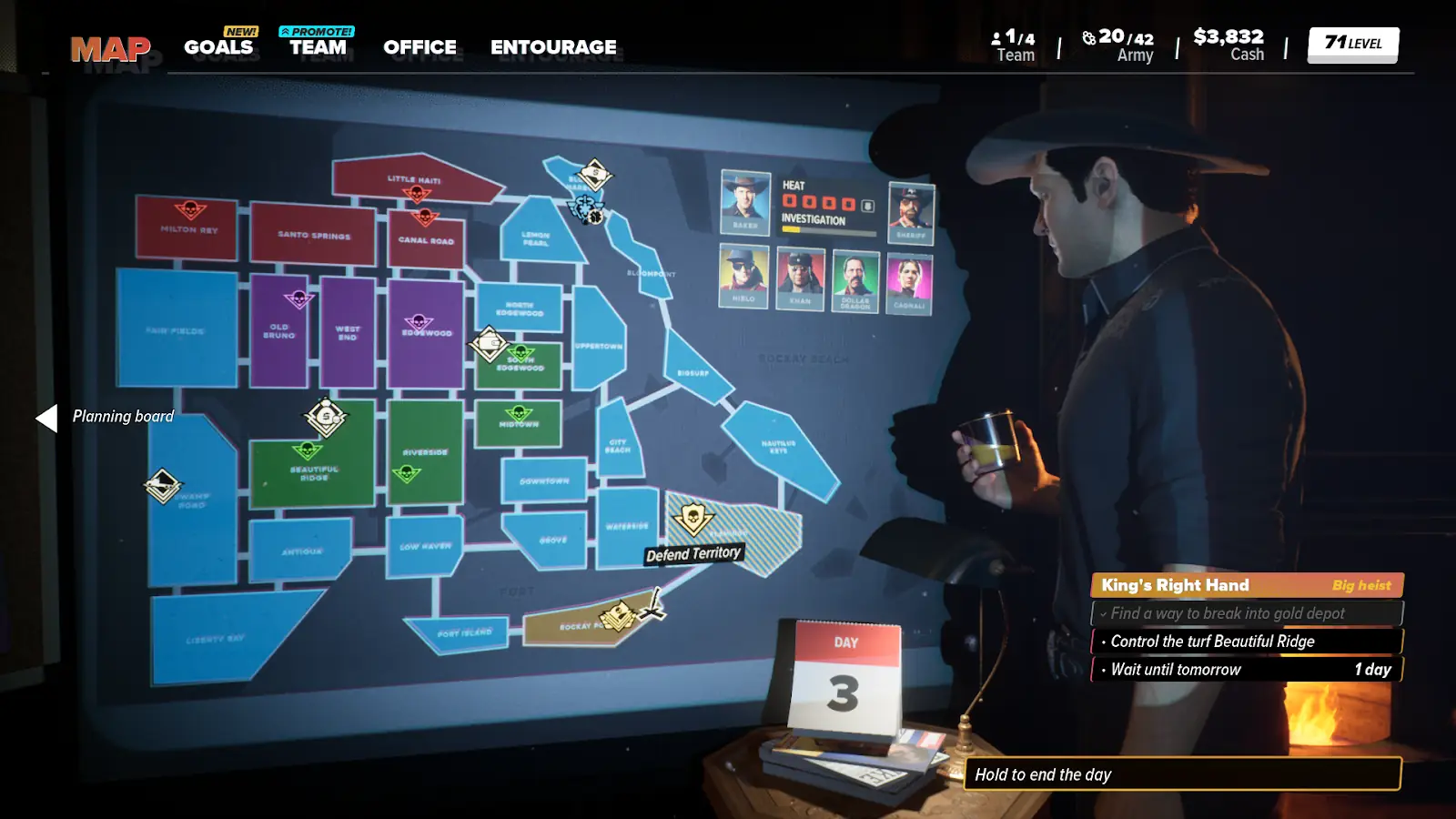The height and width of the screenshot is (819, 1456).
Task: Select the Dollar Dragon boss portrait
Action: [x=855, y=279]
